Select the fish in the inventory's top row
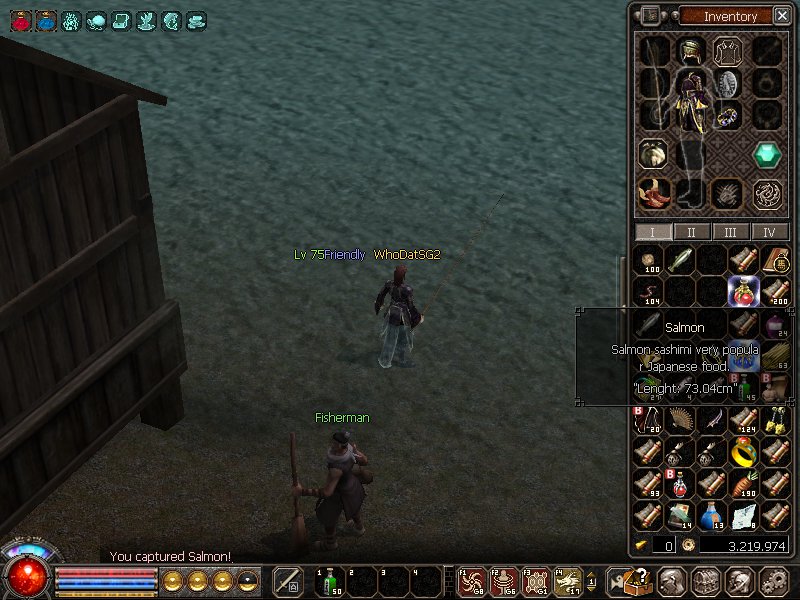Viewport: 800px width, 600px height. (679, 260)
